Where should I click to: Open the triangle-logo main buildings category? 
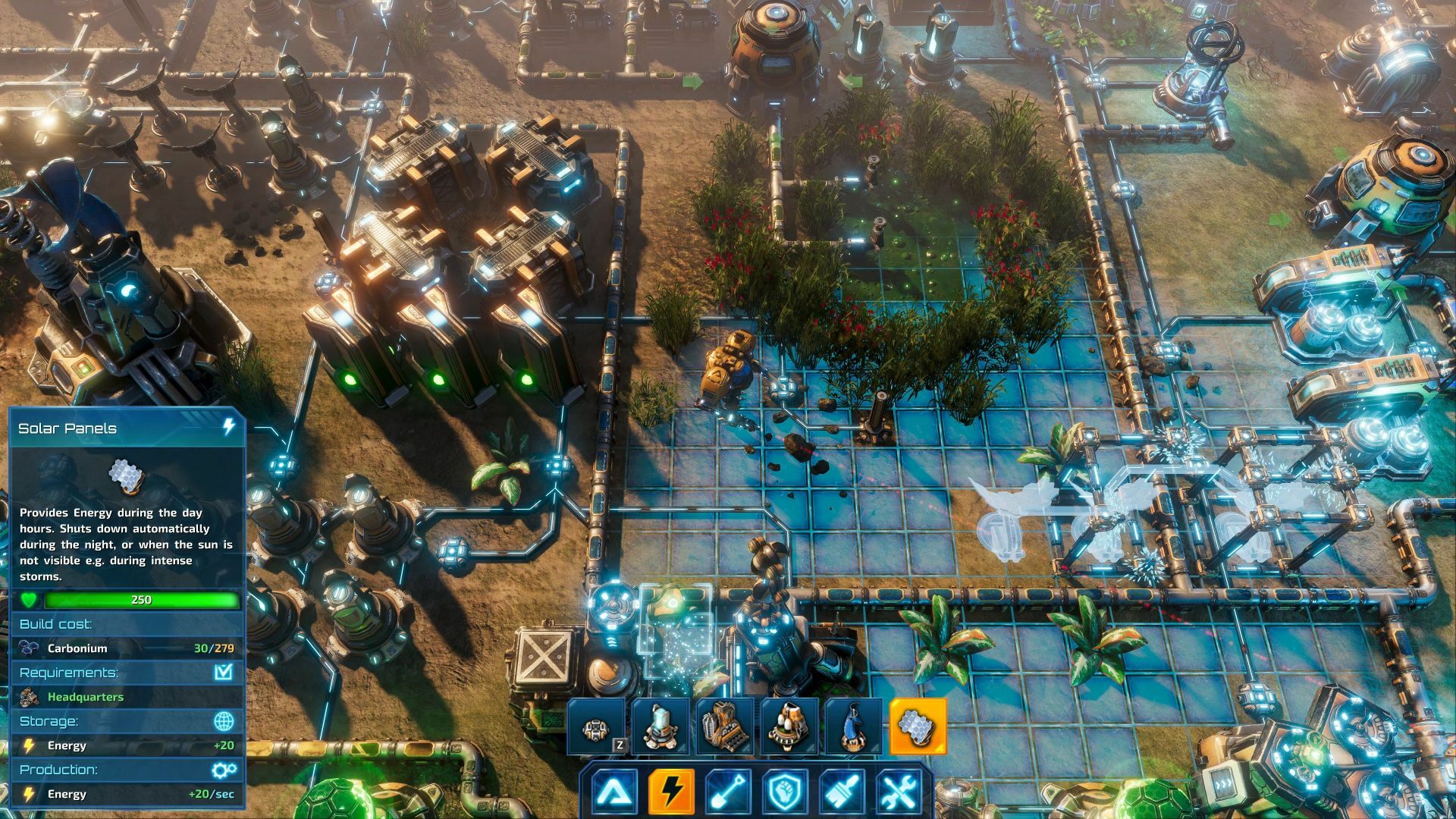(613, 791)
